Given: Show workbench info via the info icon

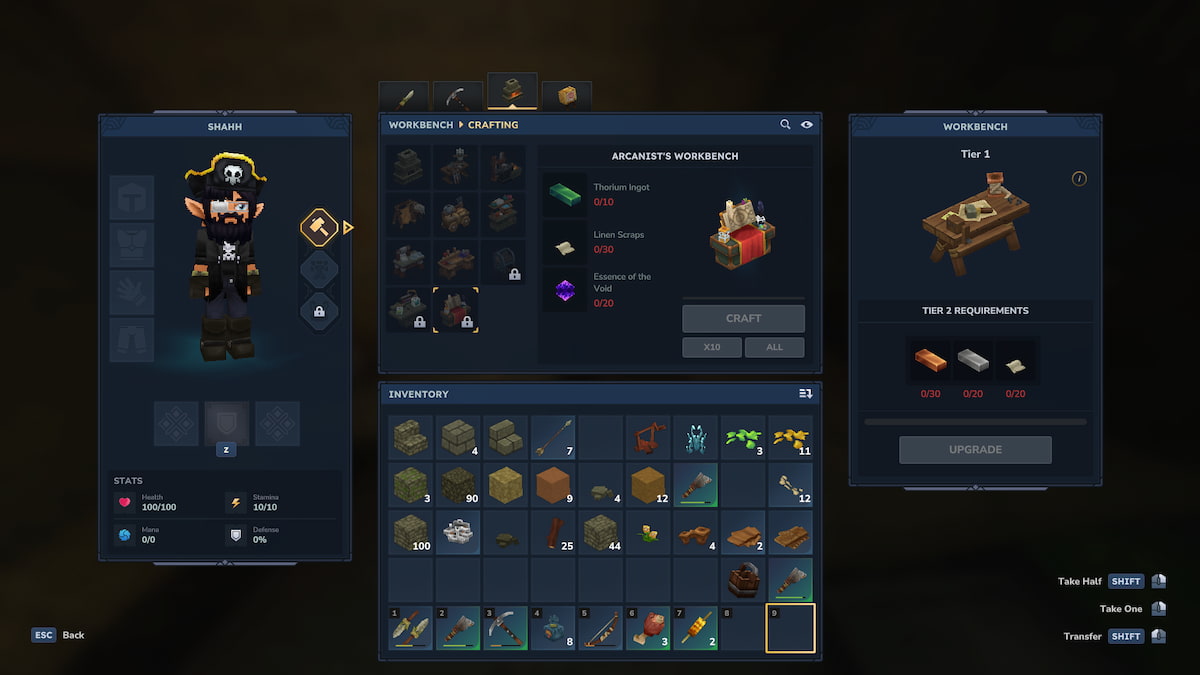Looking at the screenshot, I should pos(1079,179).
